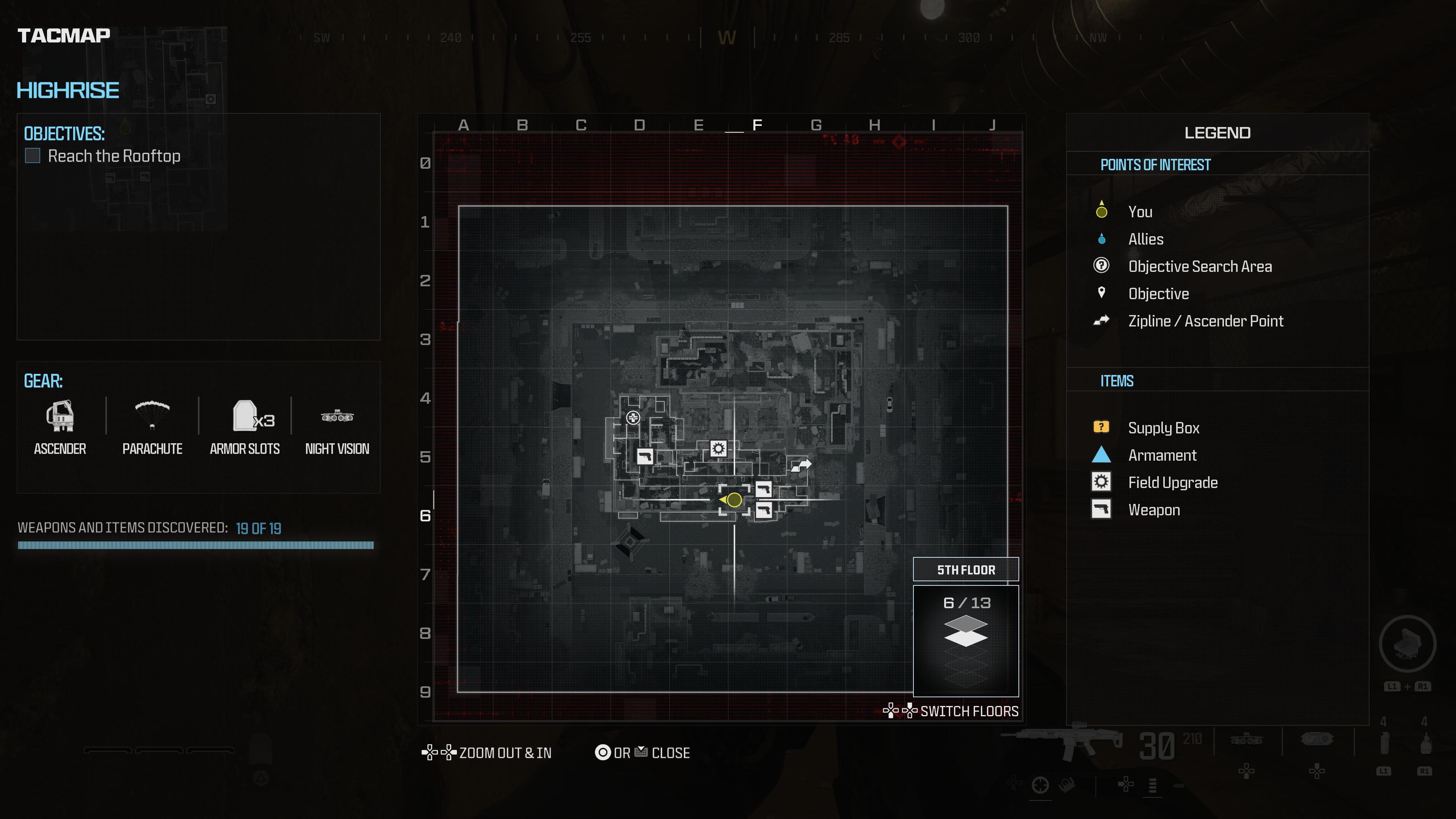Screen dimensions: 1456x819
Task: Select the Ascender gear icon
Action: click(x=60, y=417)
